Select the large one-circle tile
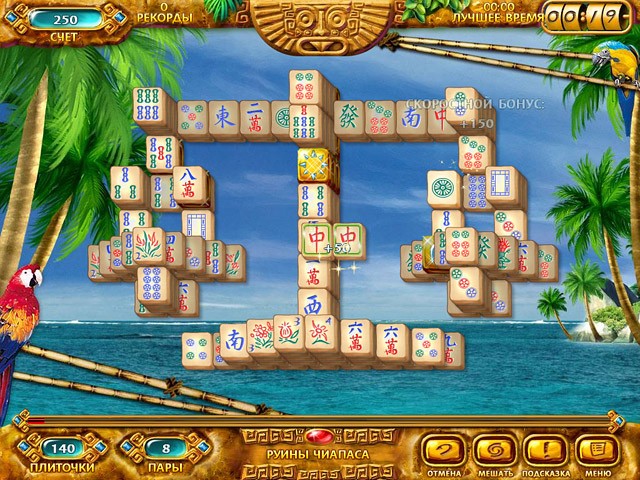640x480 pixels. click(x=443, y=188)
